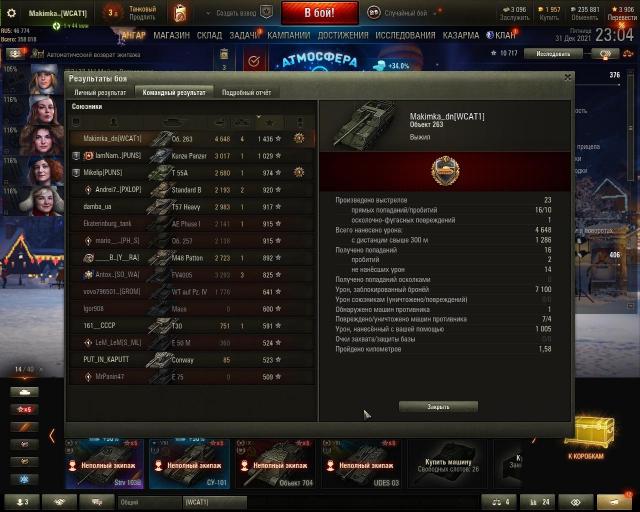
Task: Open the Магазин menu
Action: point(171,35)
